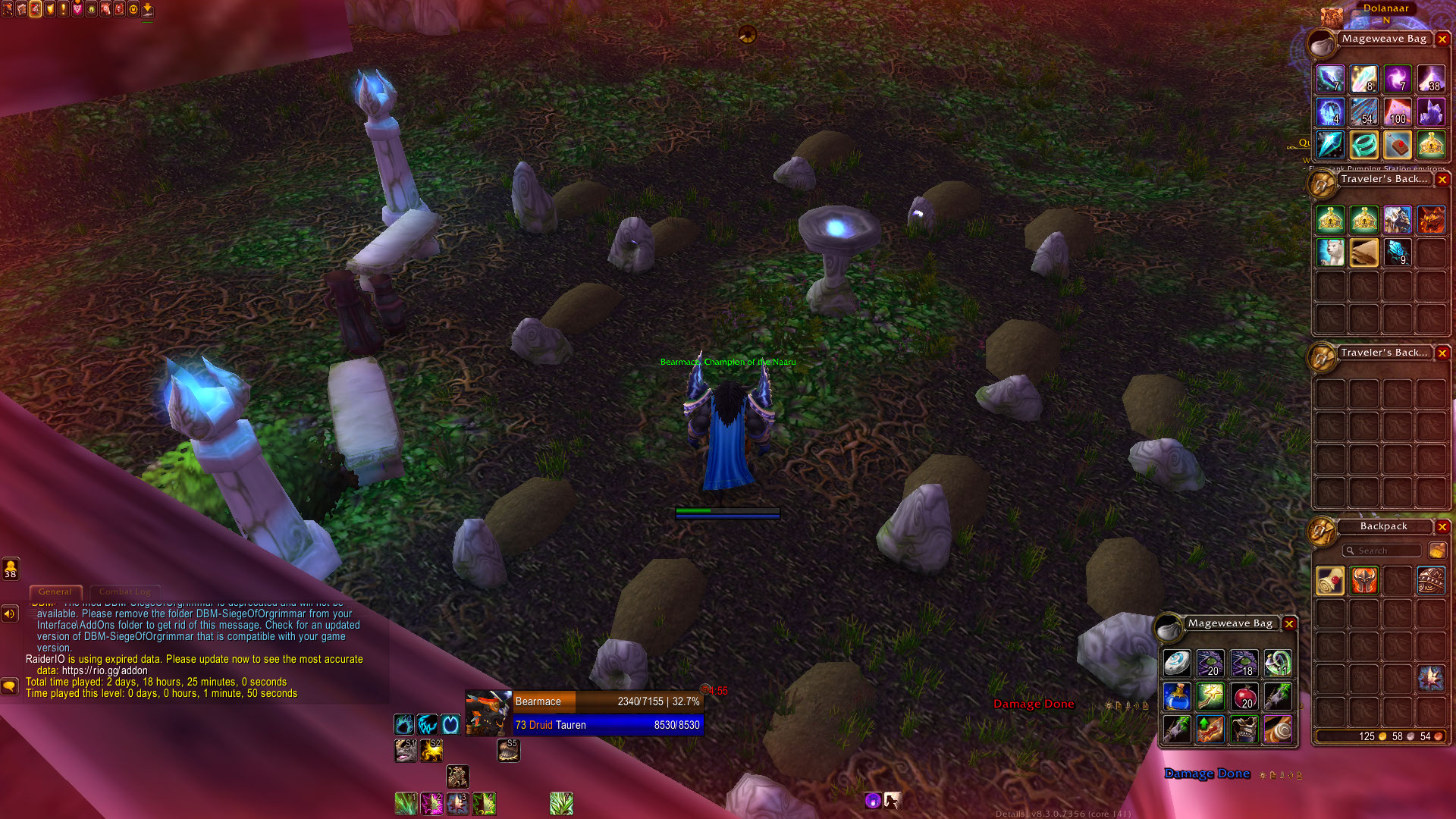Click the Bearmace player portrait

(x=488, y=713)
